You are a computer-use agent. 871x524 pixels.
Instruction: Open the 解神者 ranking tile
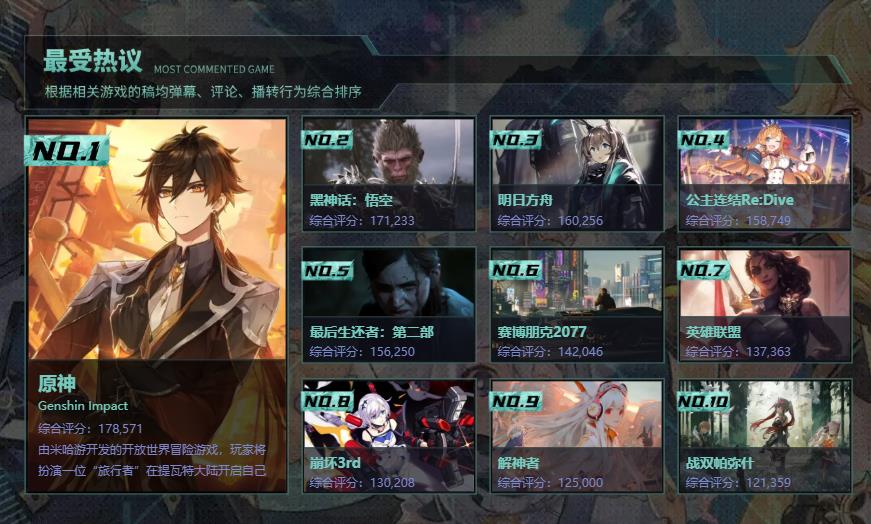[576, 435]
